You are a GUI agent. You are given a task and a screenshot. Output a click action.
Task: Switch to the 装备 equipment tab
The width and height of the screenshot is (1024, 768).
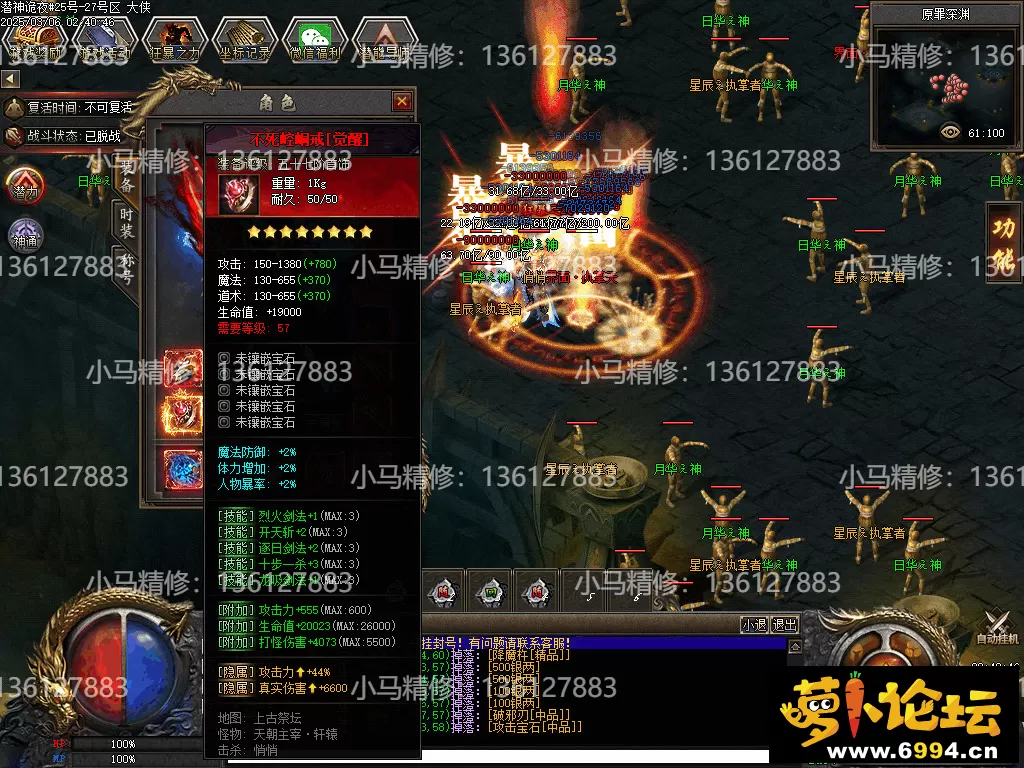tap(127, 177)
